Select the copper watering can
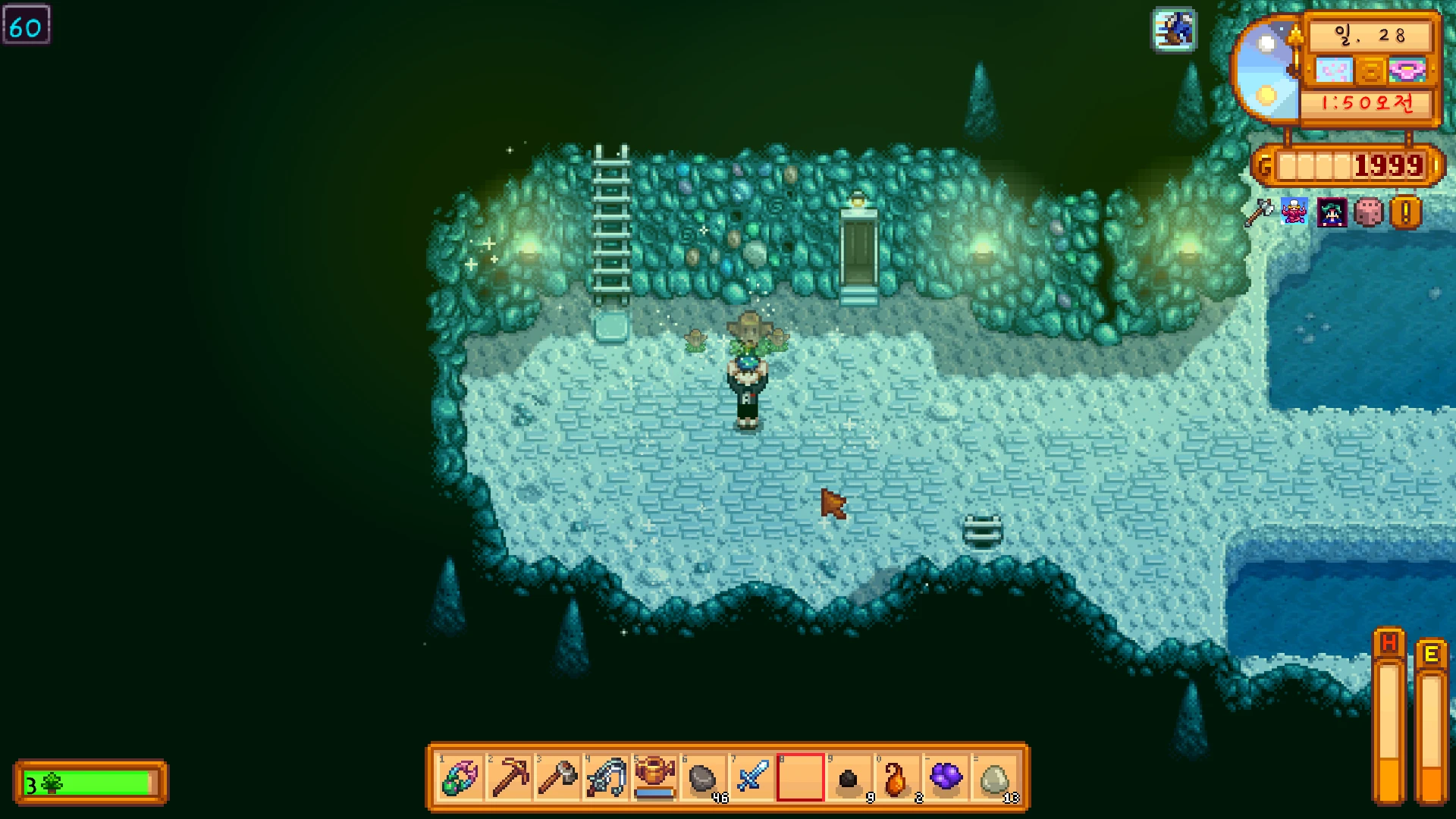 point(654,777)
